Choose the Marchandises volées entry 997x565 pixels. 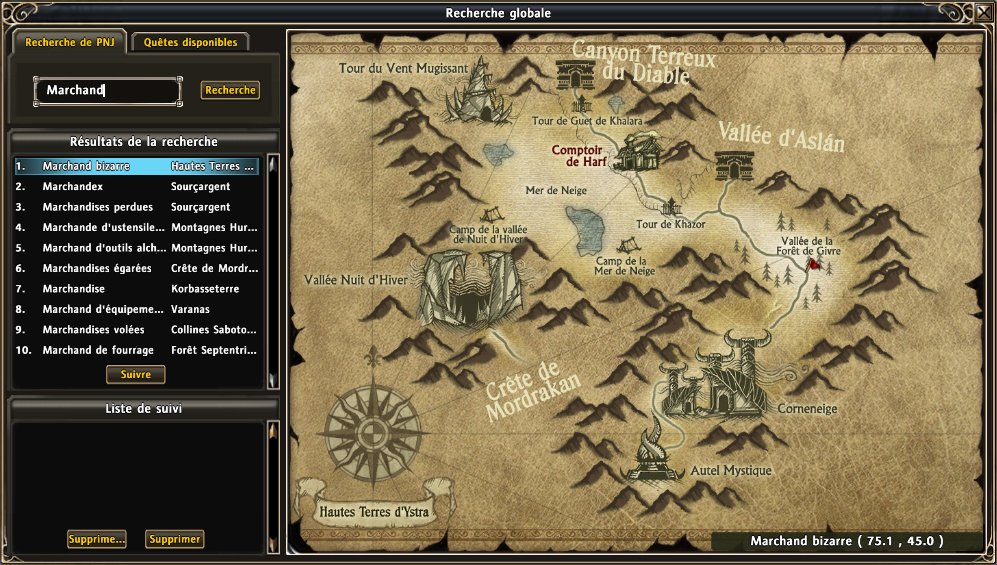pos(136,330)
